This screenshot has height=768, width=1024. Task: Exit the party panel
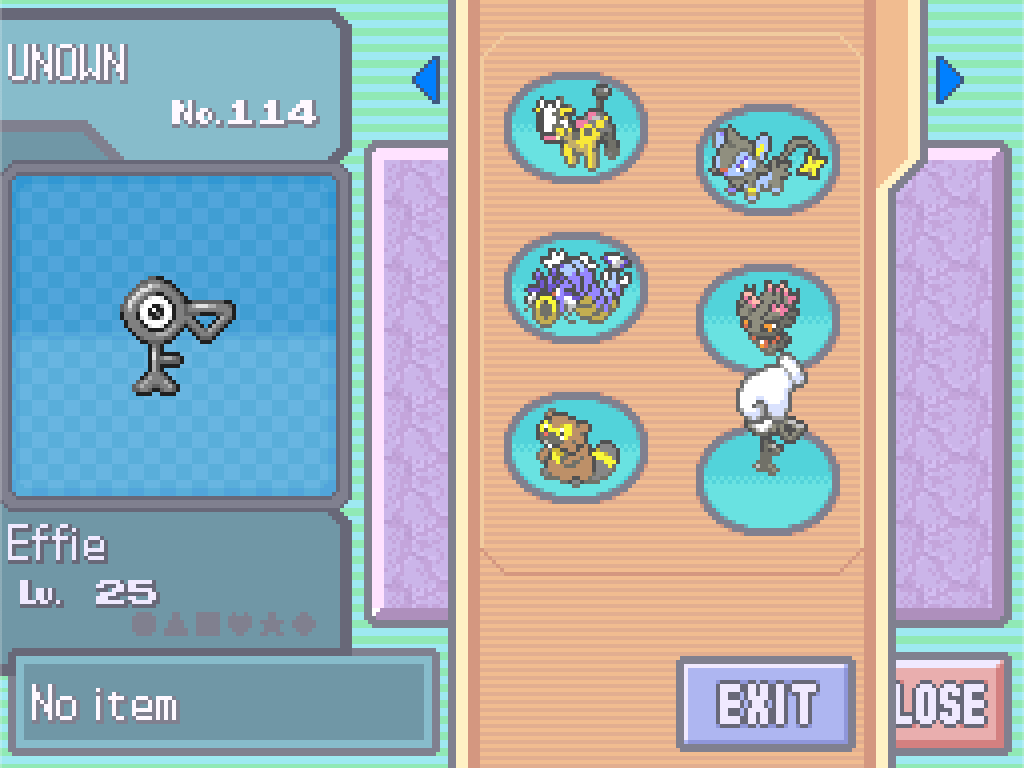point(766,704)
